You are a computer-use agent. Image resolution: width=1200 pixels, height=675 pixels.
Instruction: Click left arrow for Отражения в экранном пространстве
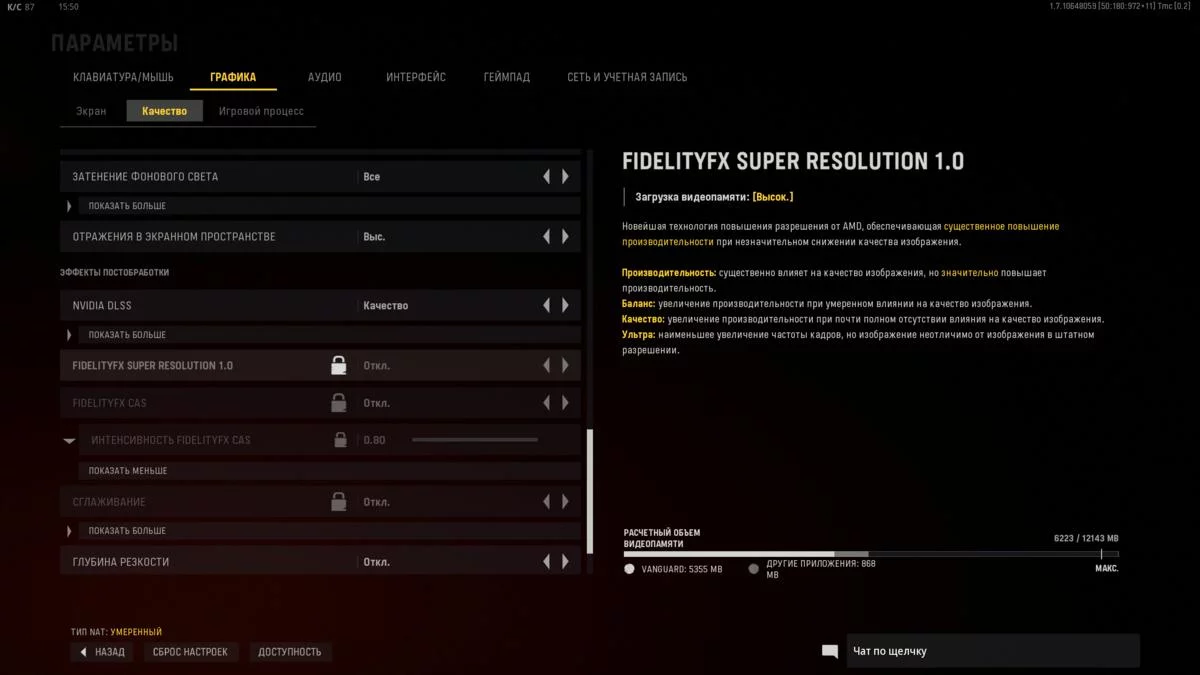546,237
